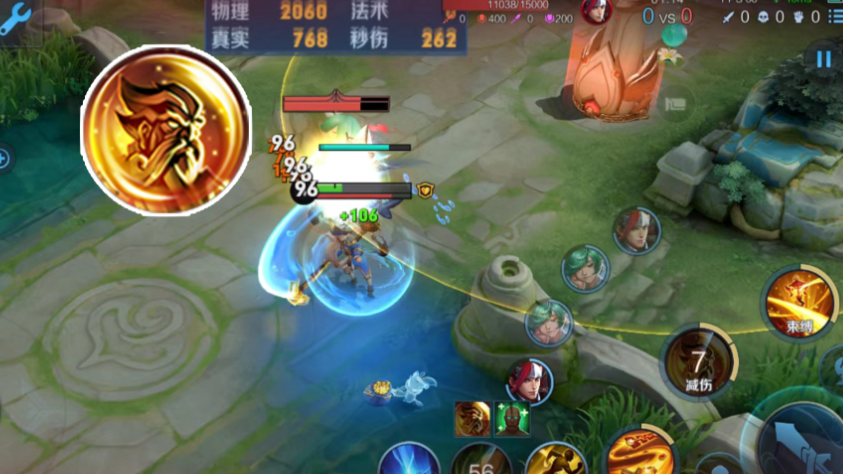Open settings with the wrench icon
The image size is (843, 474).
[17, 14]
